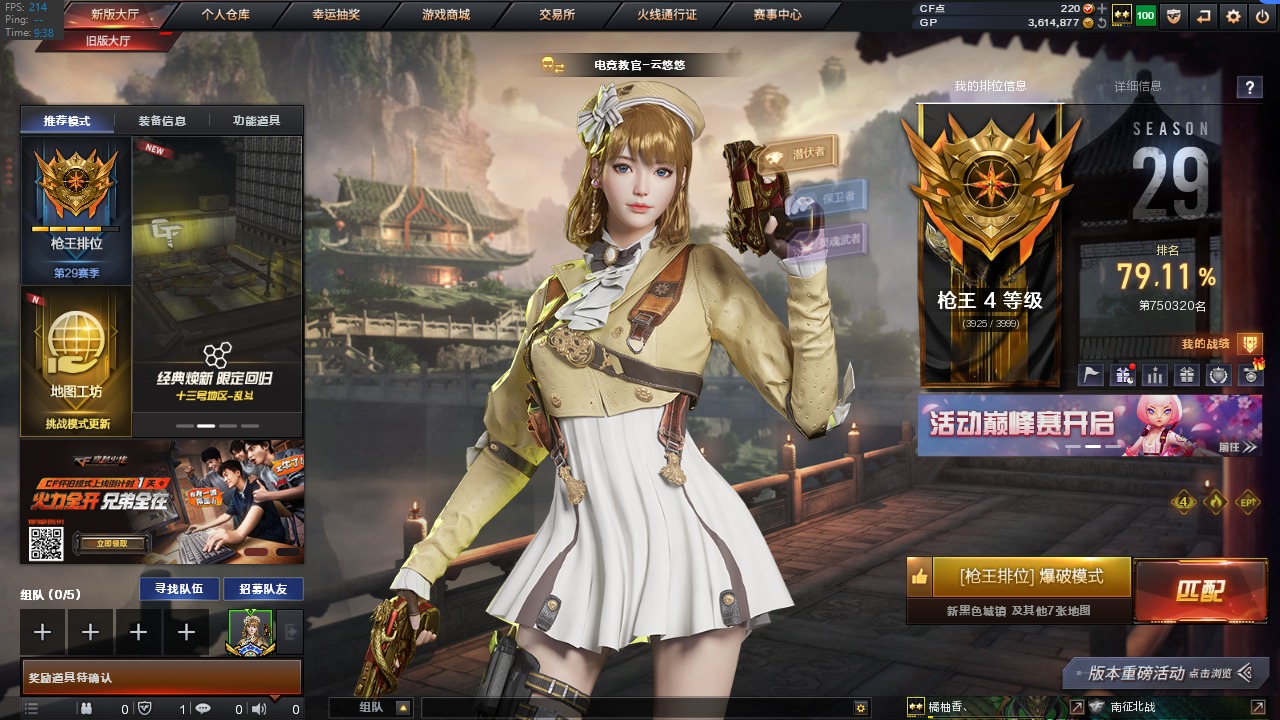Open the 活动巅峰赛开启 event banner

(1089, 425)
